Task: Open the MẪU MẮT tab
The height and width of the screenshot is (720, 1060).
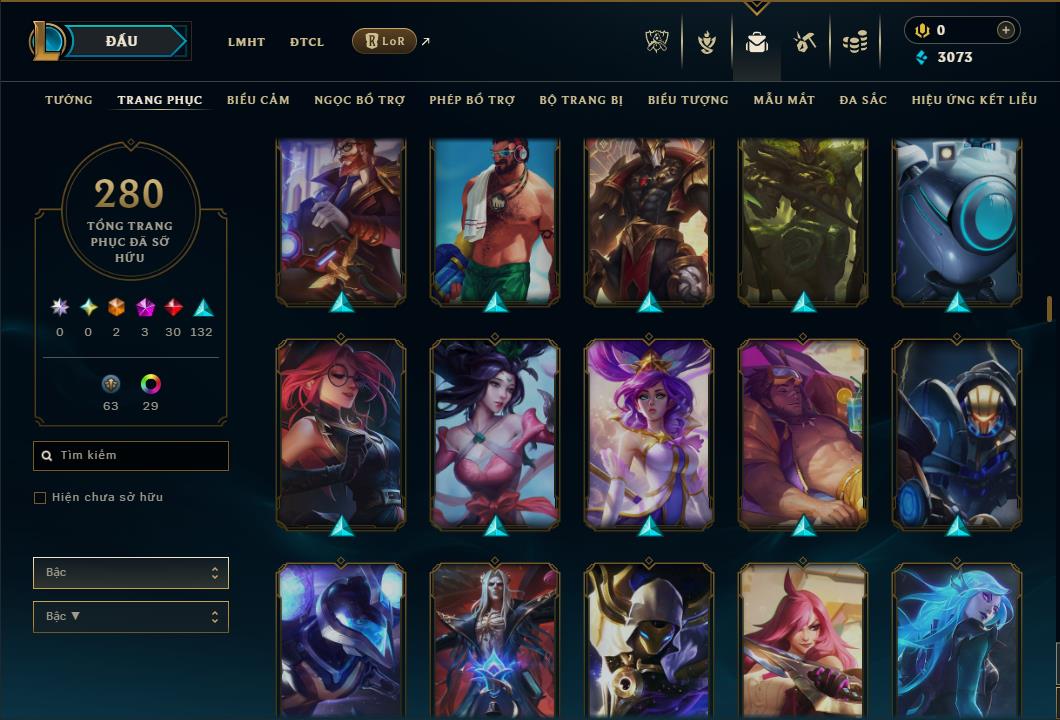Action: coord(784,100)
